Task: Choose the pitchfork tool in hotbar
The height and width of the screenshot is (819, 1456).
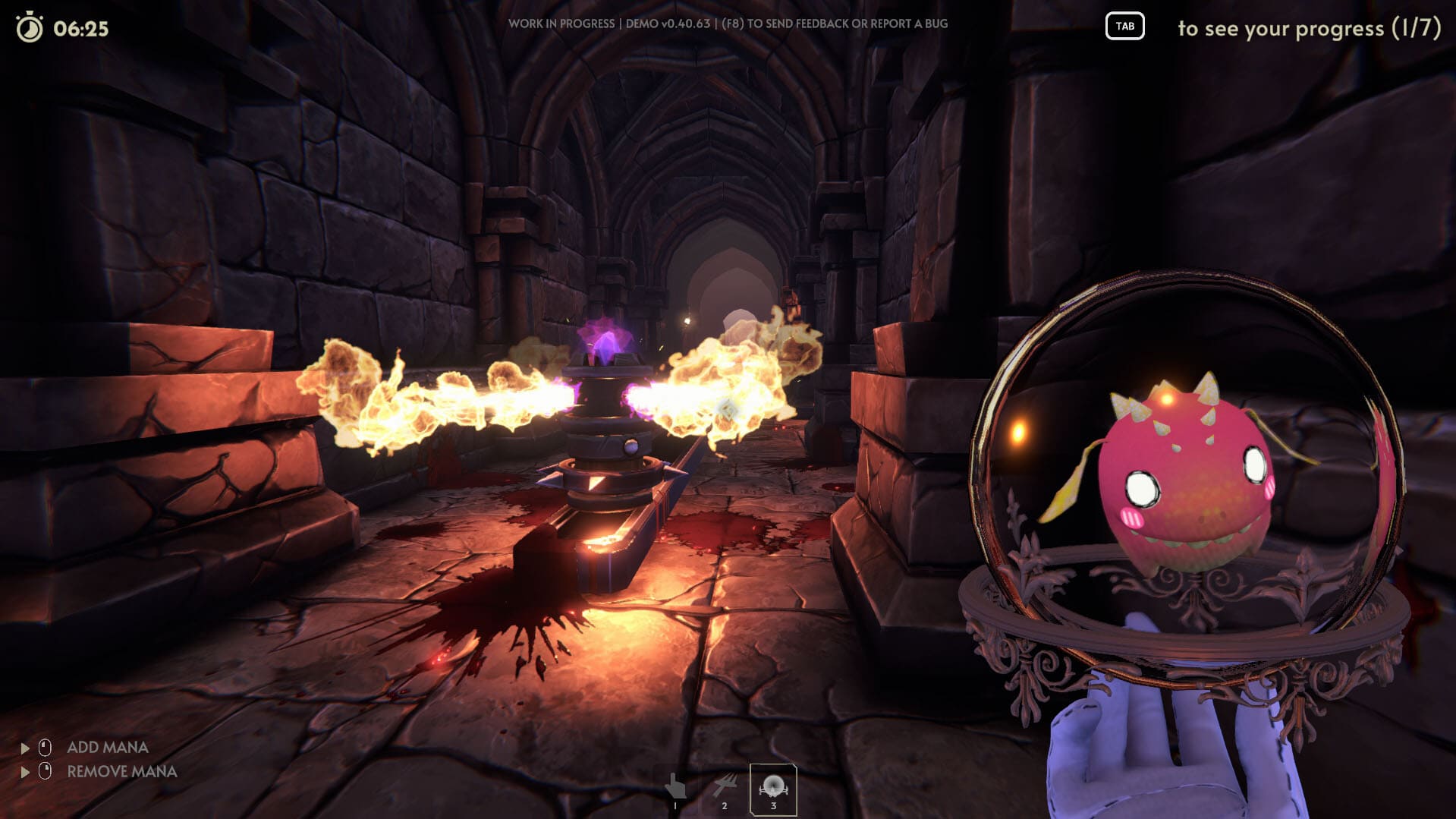Action: point(725,788)
